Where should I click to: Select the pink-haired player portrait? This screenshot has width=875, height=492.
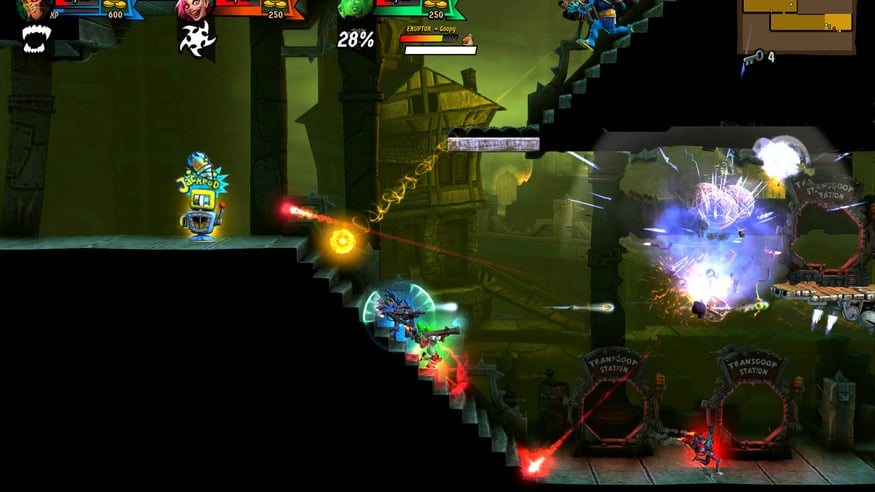tap(189, 9)
